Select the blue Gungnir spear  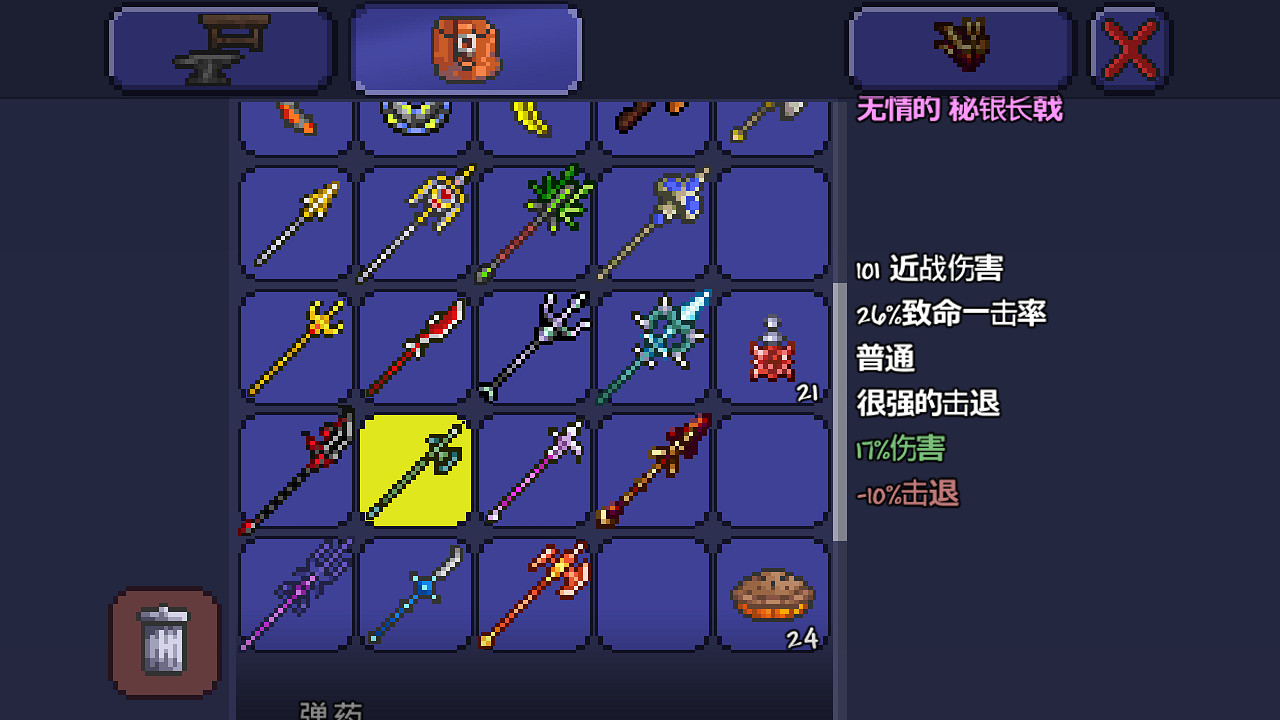[654, 222]
